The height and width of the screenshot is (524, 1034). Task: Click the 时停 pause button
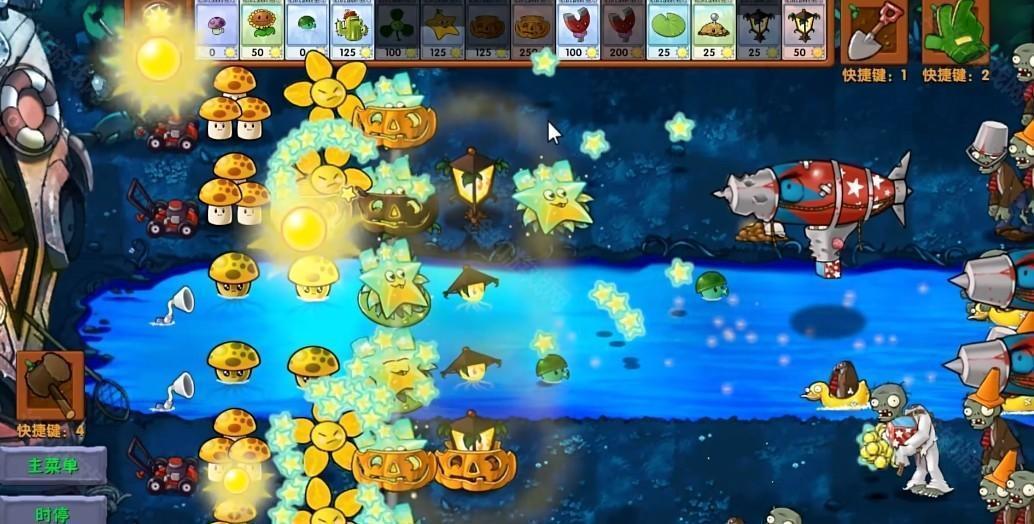(52, 512)
